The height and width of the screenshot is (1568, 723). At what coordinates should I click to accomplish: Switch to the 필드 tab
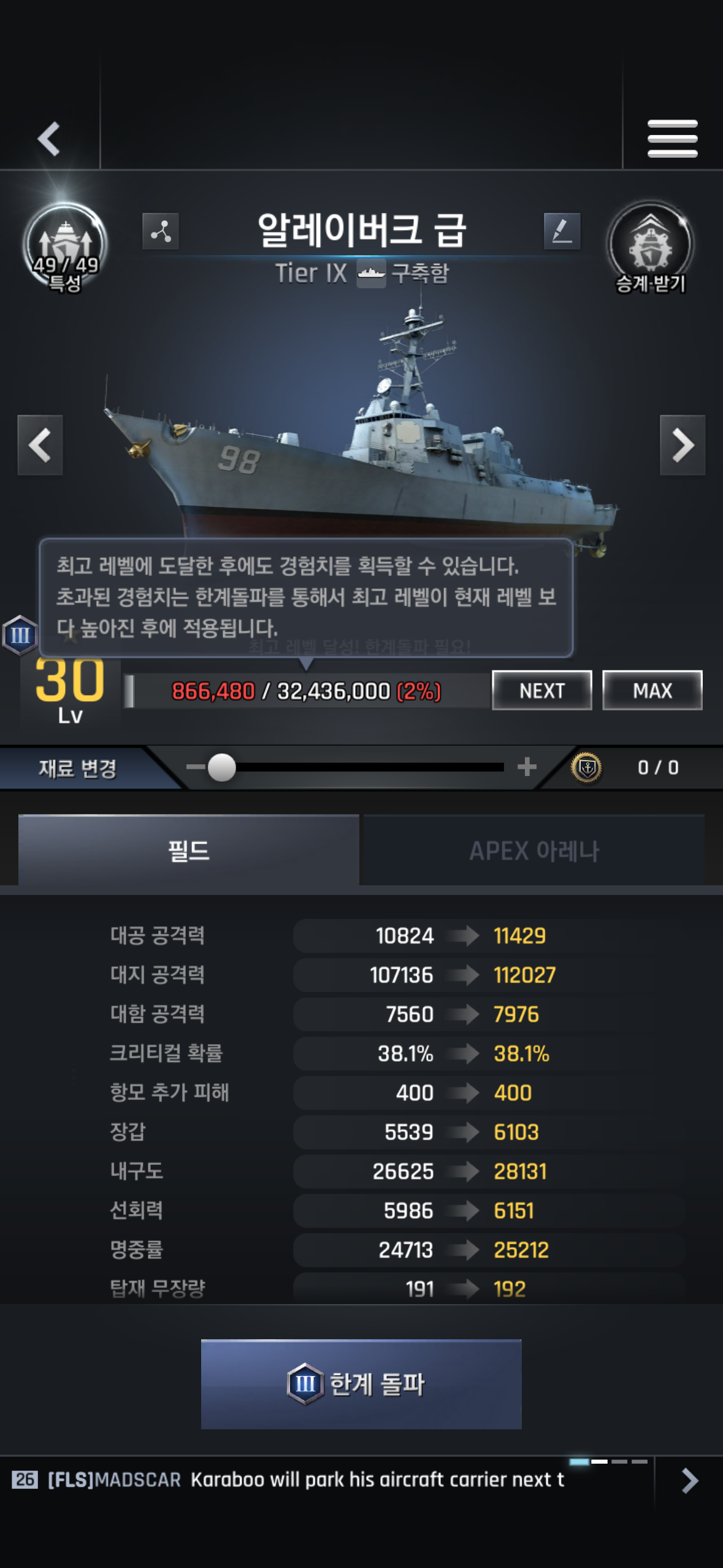pos(188,850)
